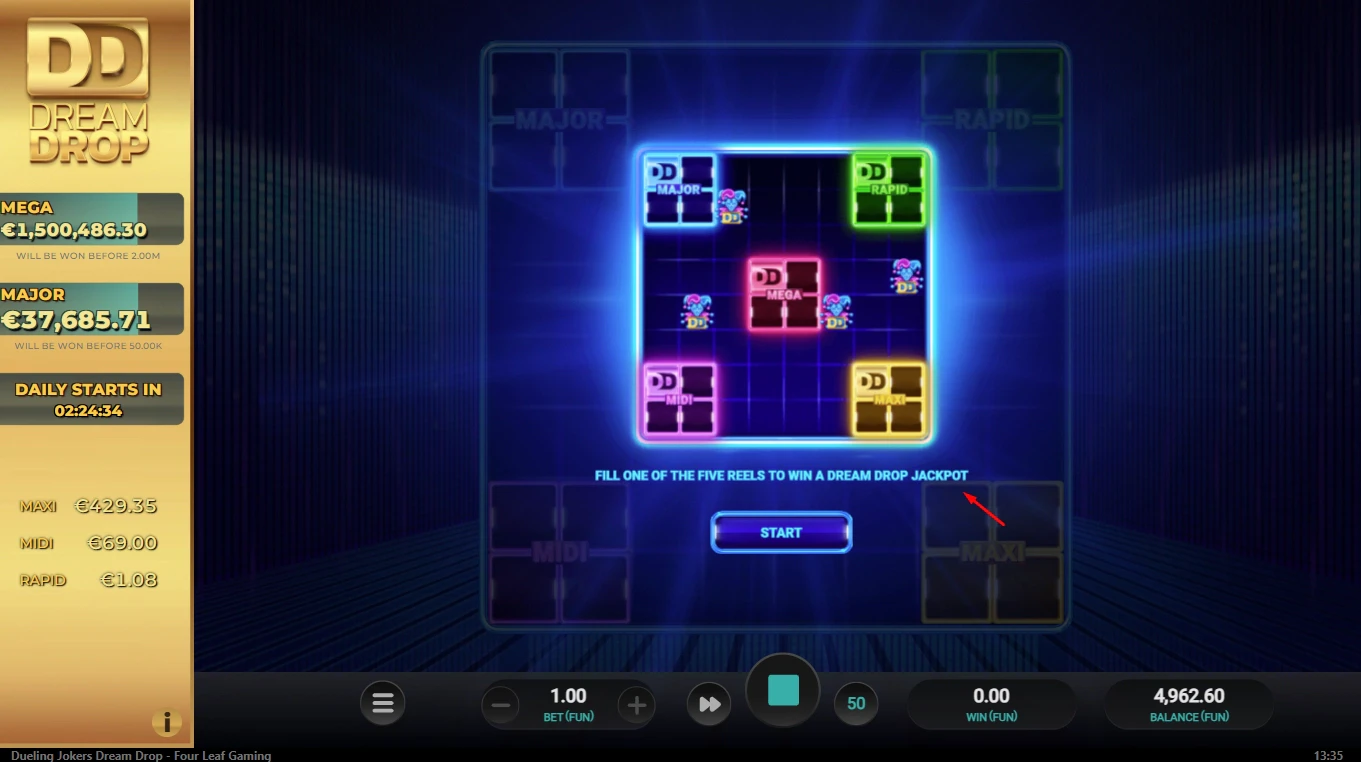
Task: Start 50 autoplay spins
Action: click(x=856, y=703)
